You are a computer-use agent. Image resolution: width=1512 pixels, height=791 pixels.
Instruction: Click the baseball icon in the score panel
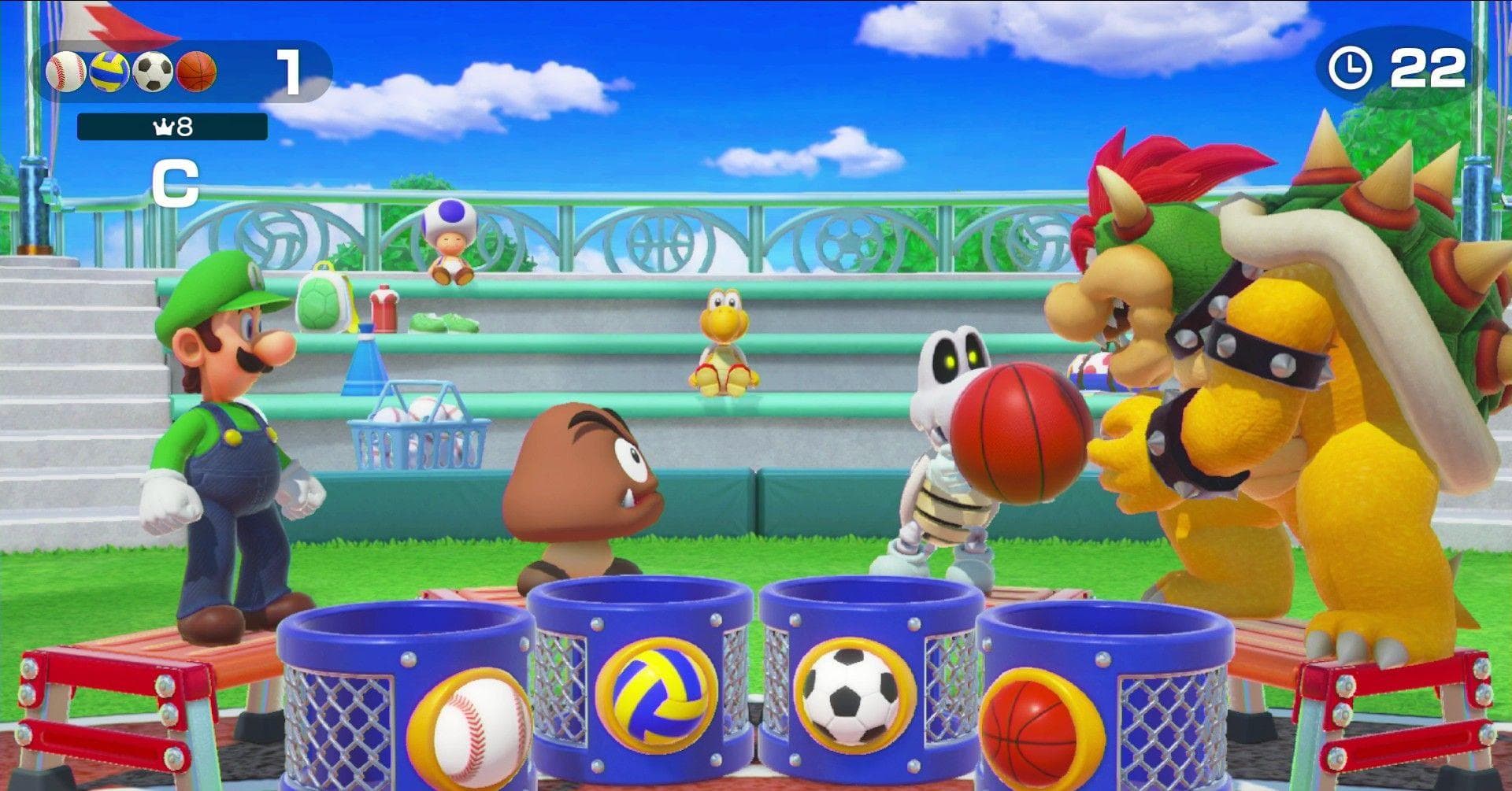[x=65, y=72]
